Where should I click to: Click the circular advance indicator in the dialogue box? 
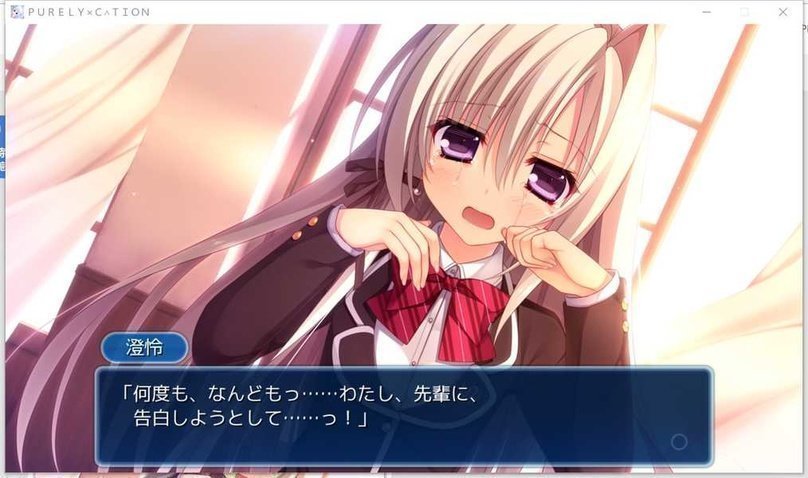pos(679,441)
